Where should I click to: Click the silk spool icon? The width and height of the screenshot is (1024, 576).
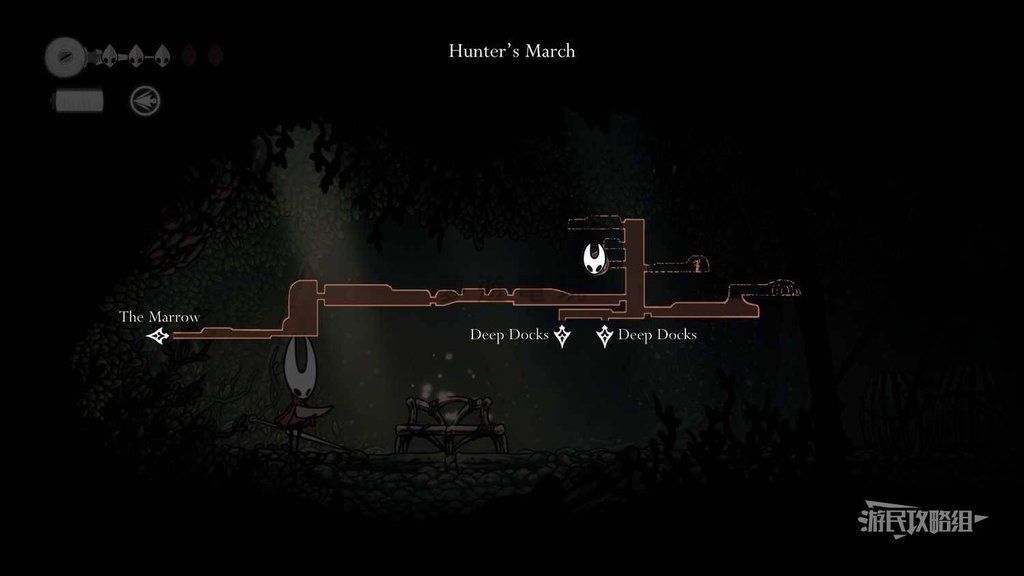pyautogui.click(x=66, y=56)
